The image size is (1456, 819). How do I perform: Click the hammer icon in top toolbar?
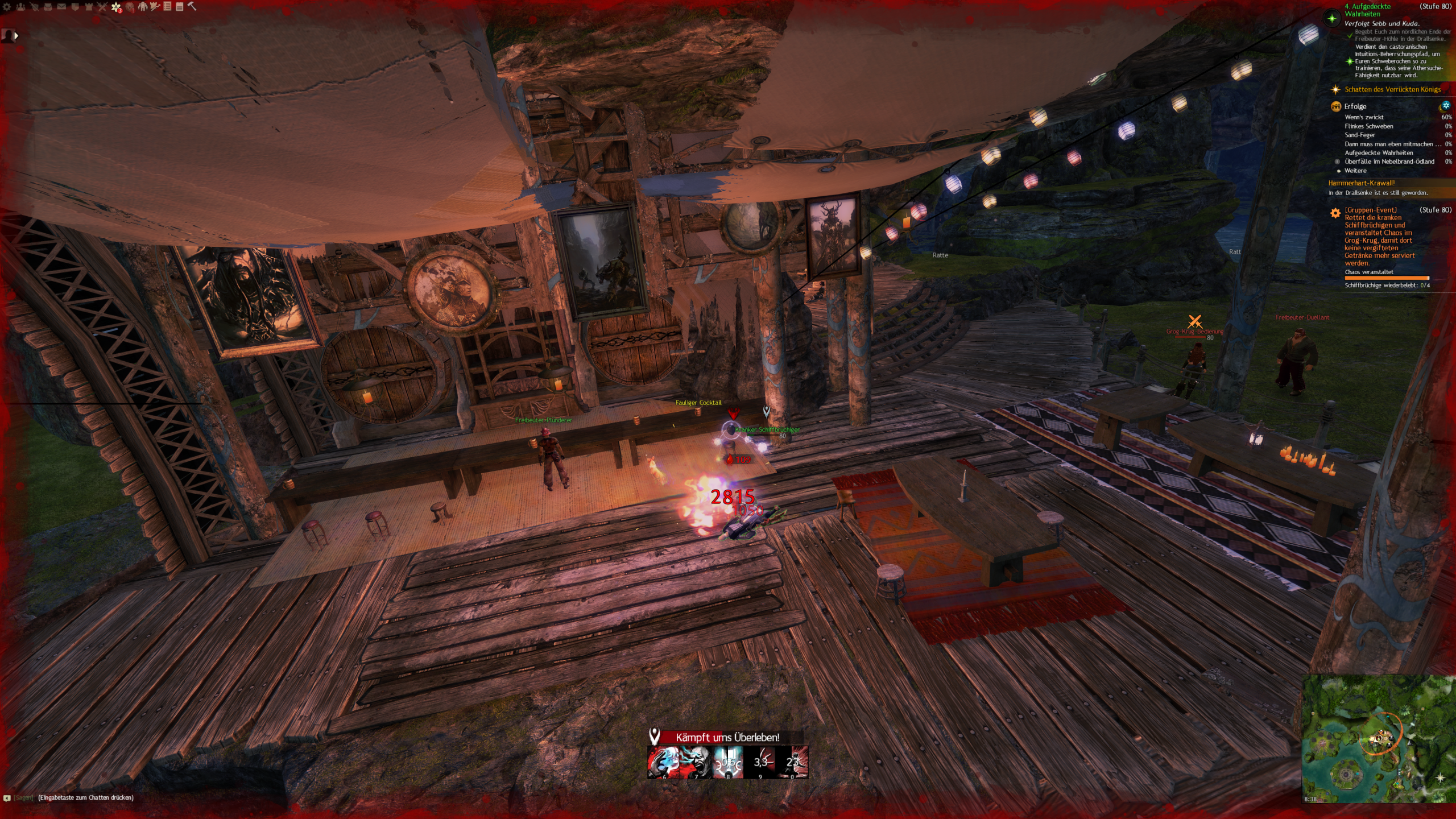(x=192, y=7)
